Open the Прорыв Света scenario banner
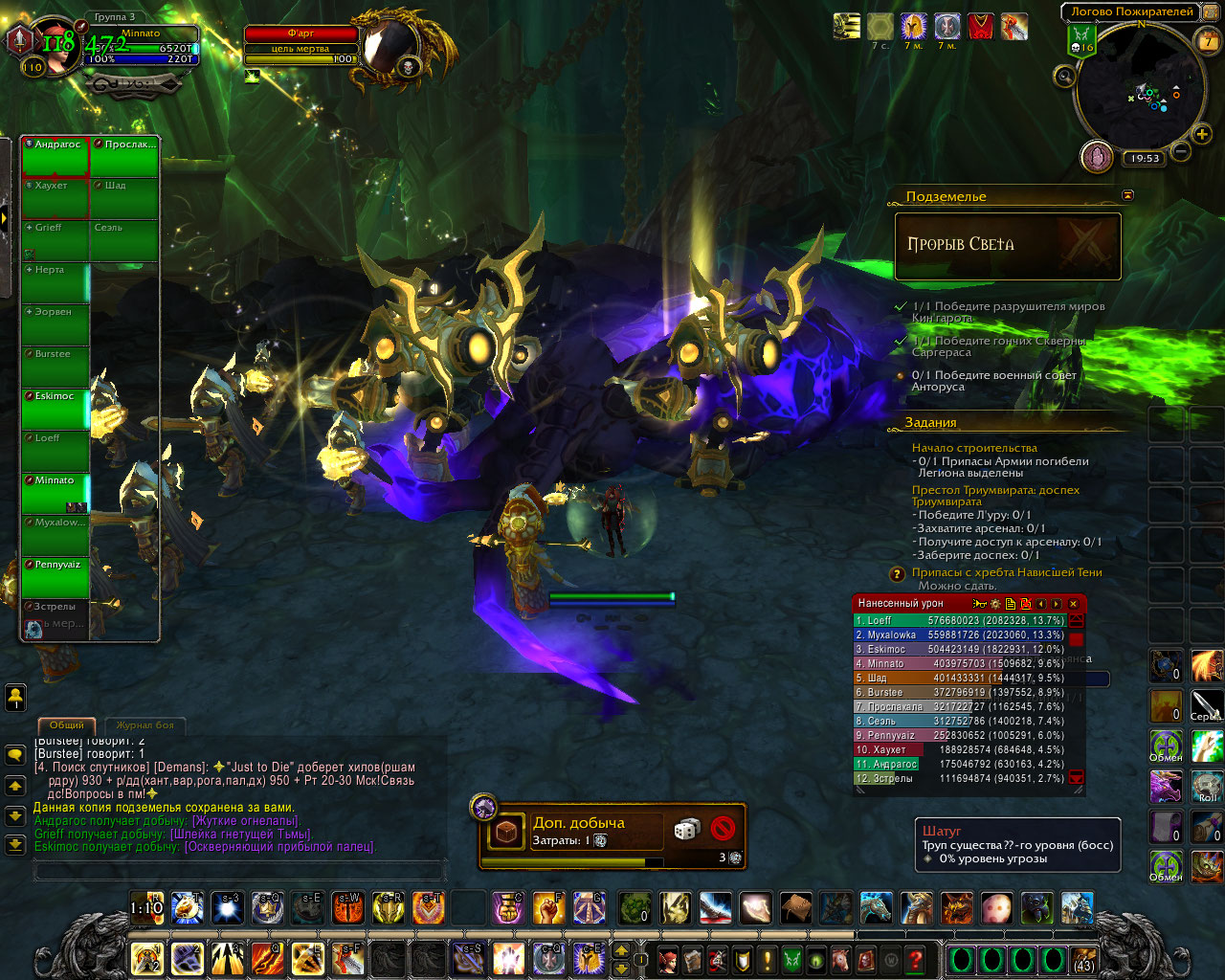 coord(1007,246)
